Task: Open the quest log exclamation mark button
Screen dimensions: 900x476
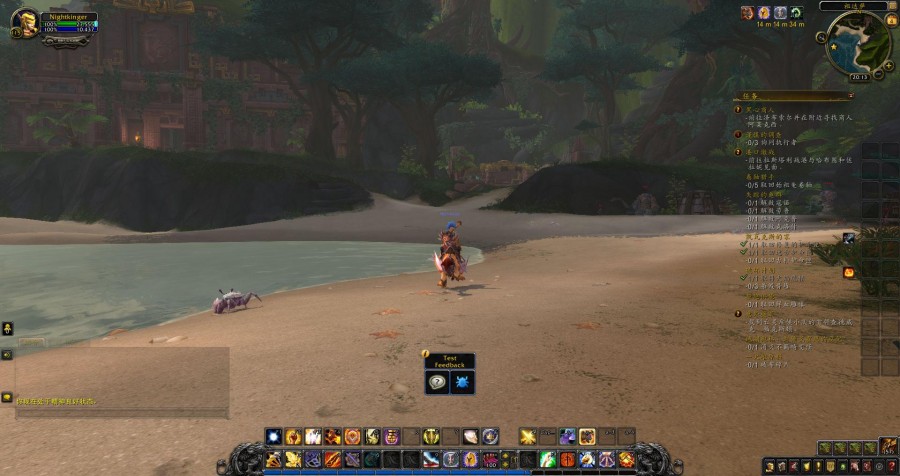Action: tap(817, 466)
